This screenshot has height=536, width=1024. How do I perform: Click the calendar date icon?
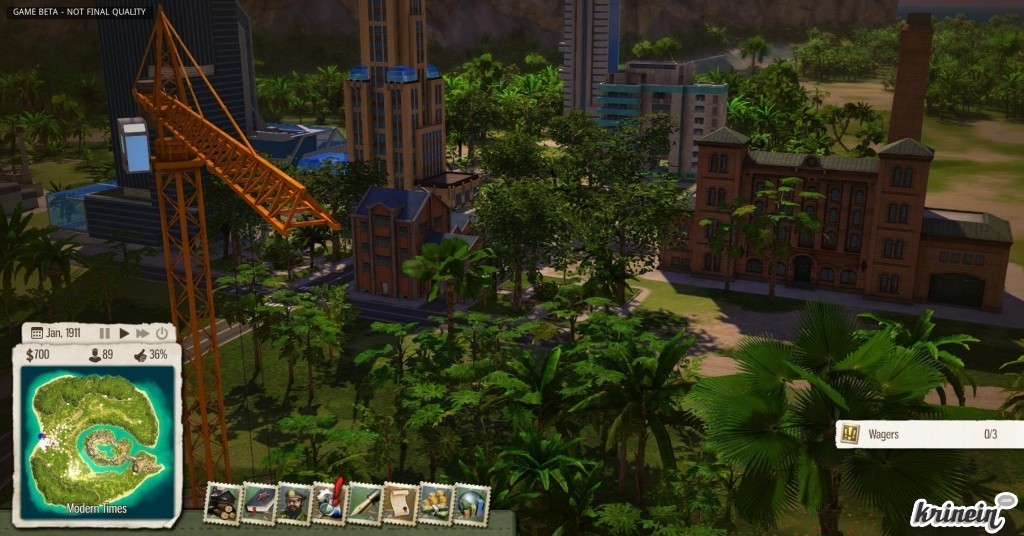click(37, 333)
